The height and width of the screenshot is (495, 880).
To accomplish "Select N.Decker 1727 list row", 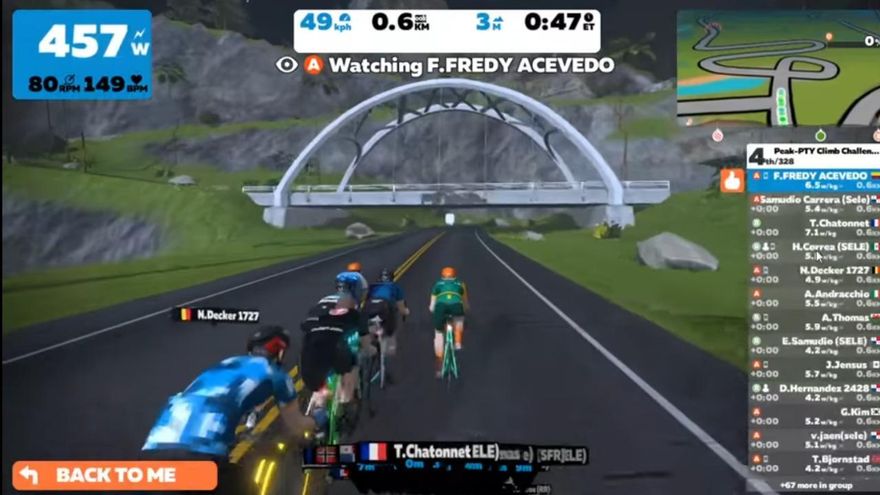I will coord(814,274).
